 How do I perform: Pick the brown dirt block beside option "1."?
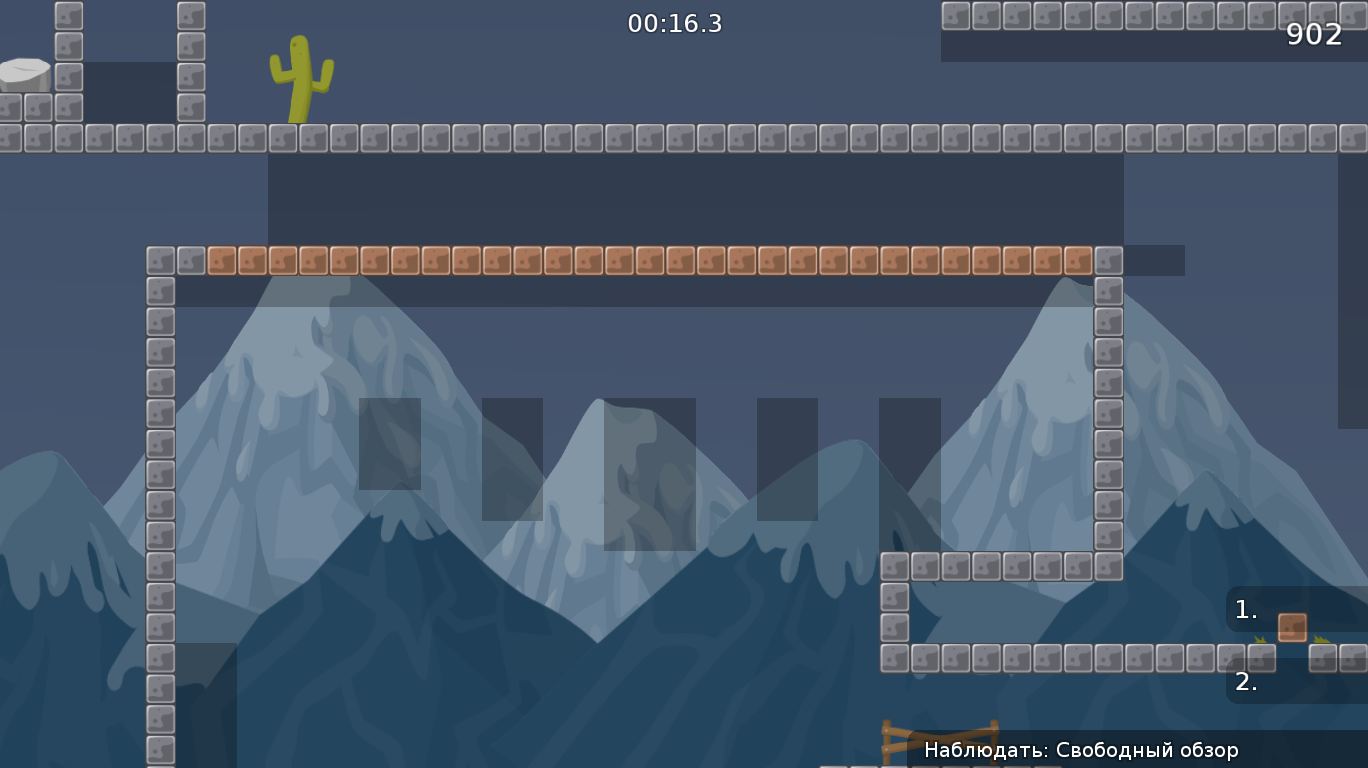click(x=1290, y=628)
